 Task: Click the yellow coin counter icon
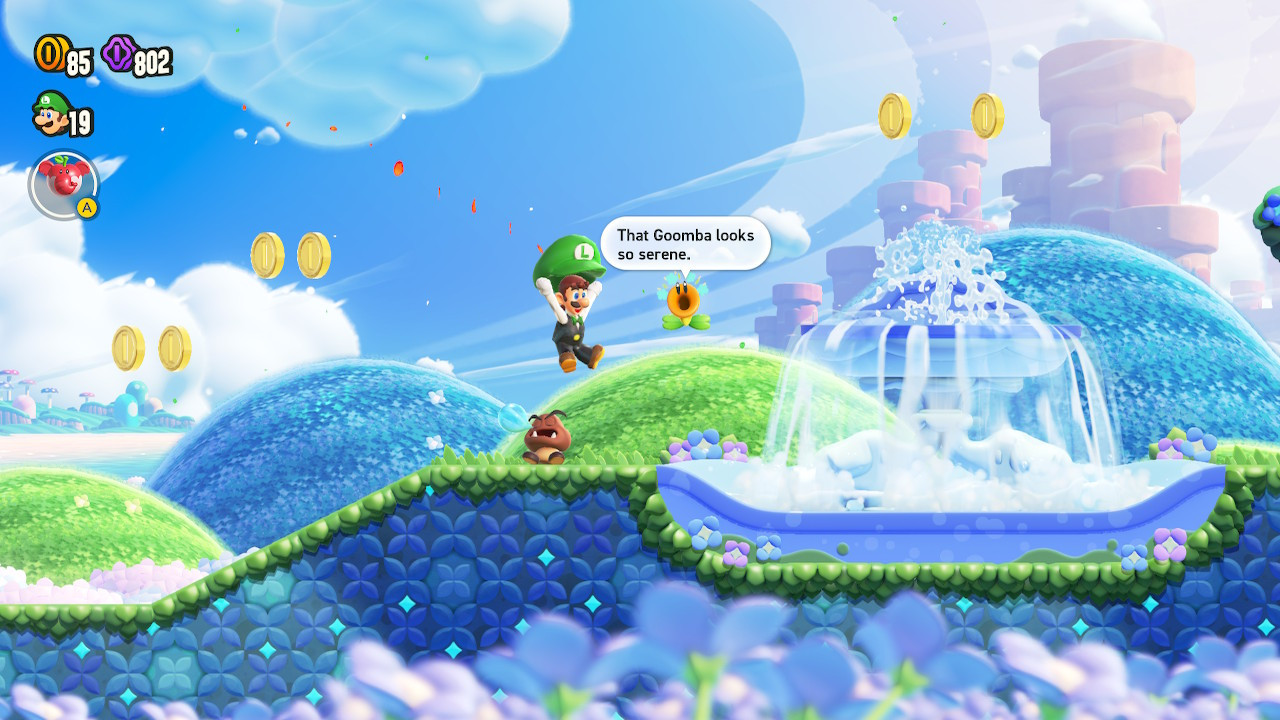point(50,57)
